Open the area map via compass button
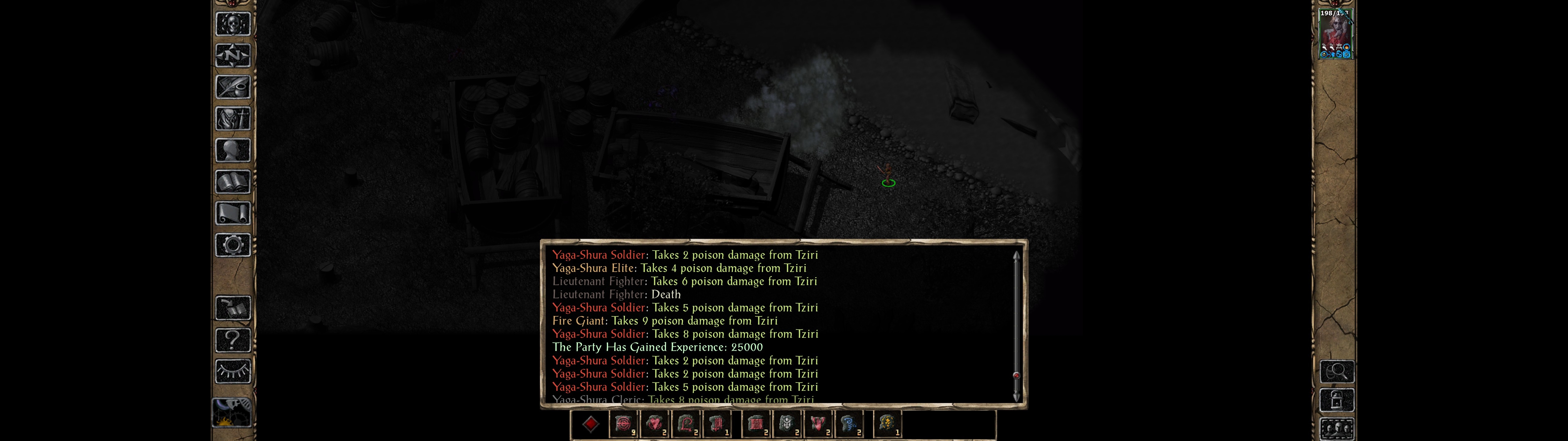Viewport: 1568px width, 441px height. (x=233, y=56)
